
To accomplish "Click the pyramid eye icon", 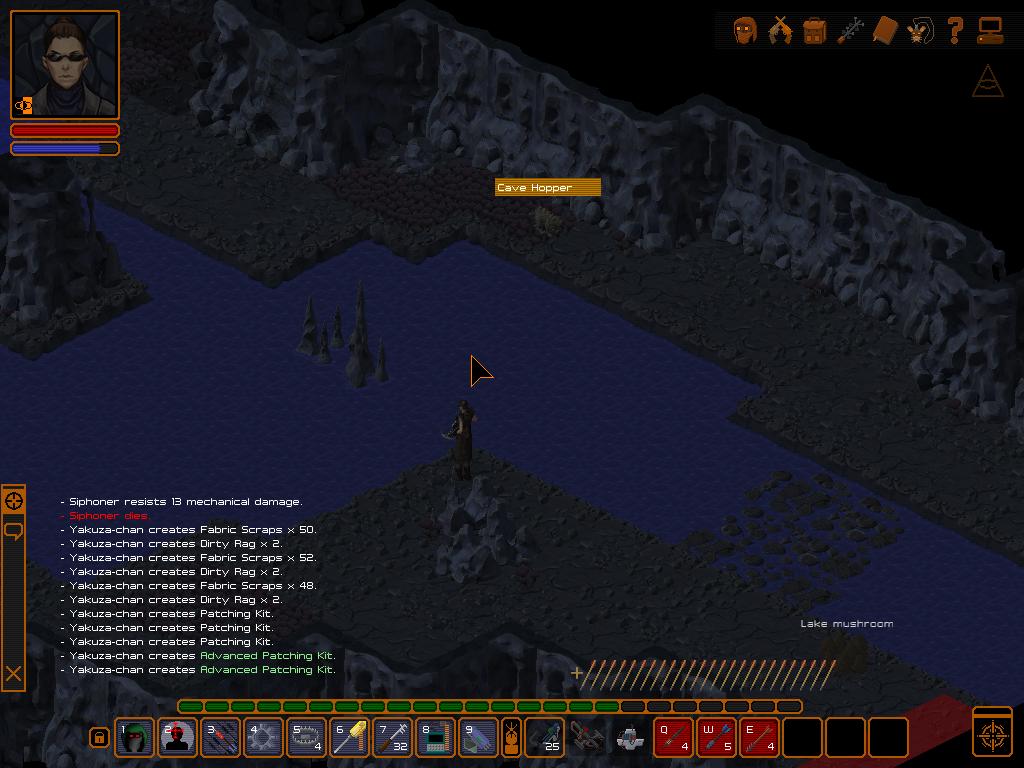I will click(x=988, y=82).
